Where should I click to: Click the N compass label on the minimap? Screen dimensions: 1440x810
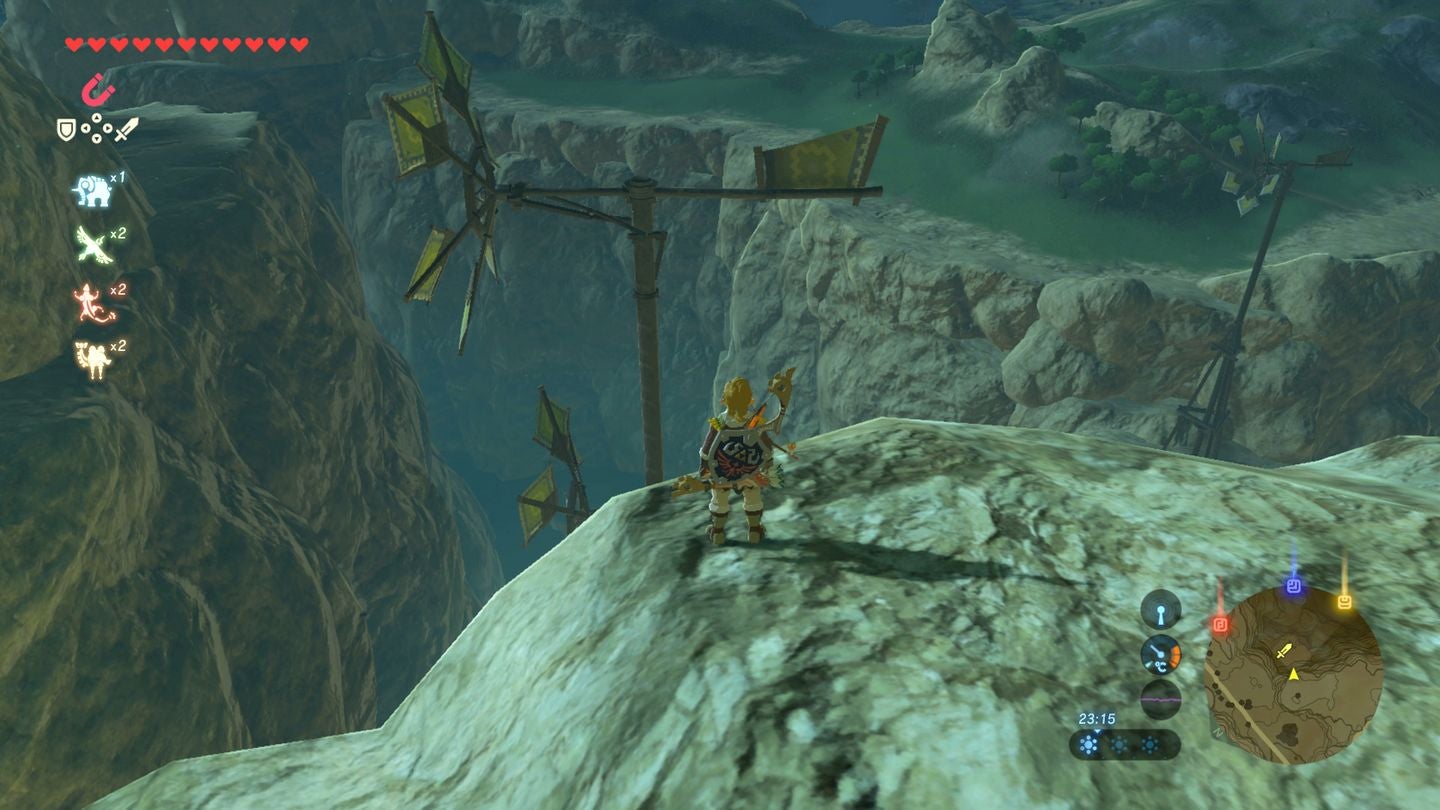point(1216,732)
